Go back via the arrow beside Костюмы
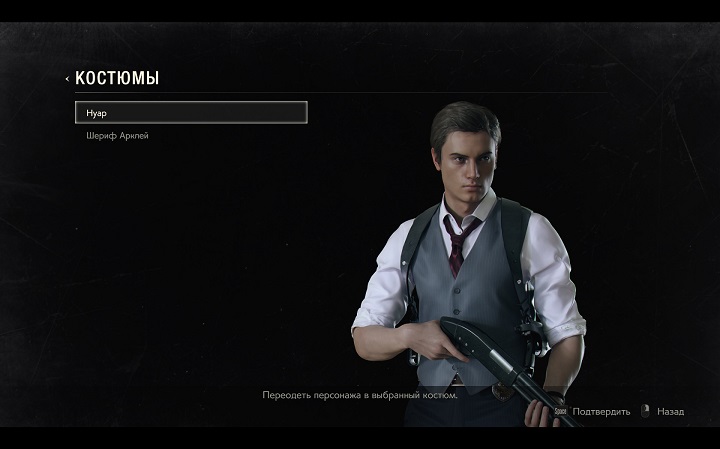 pos(67,78)
